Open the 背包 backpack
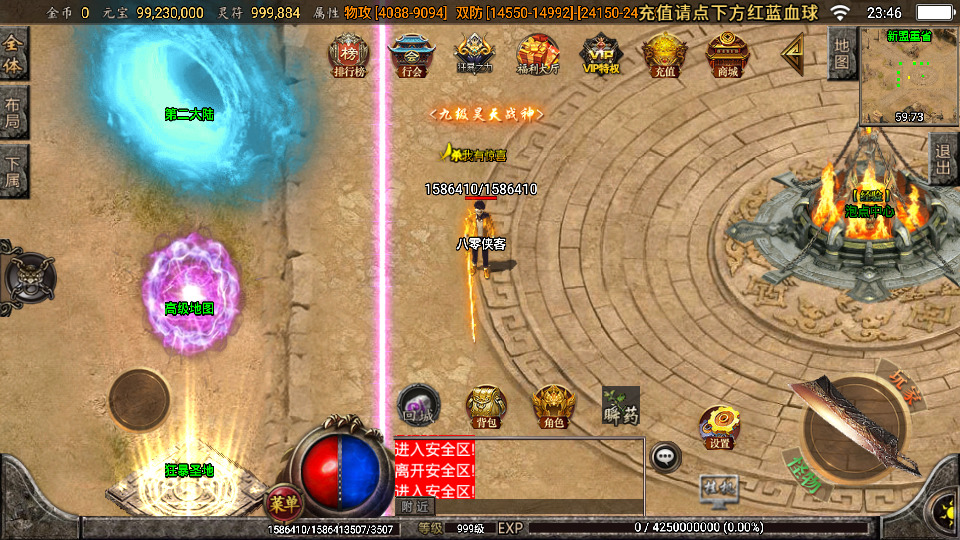 coord(486,405)
